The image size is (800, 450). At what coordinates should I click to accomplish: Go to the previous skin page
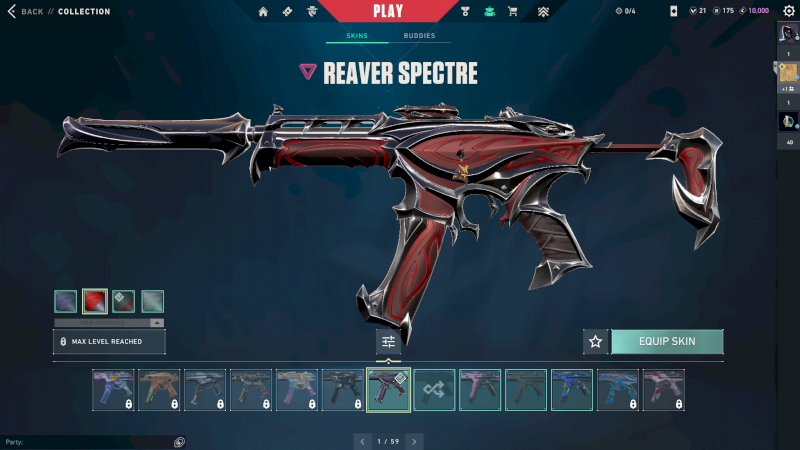pyautogui.click(x=362, y=441)
